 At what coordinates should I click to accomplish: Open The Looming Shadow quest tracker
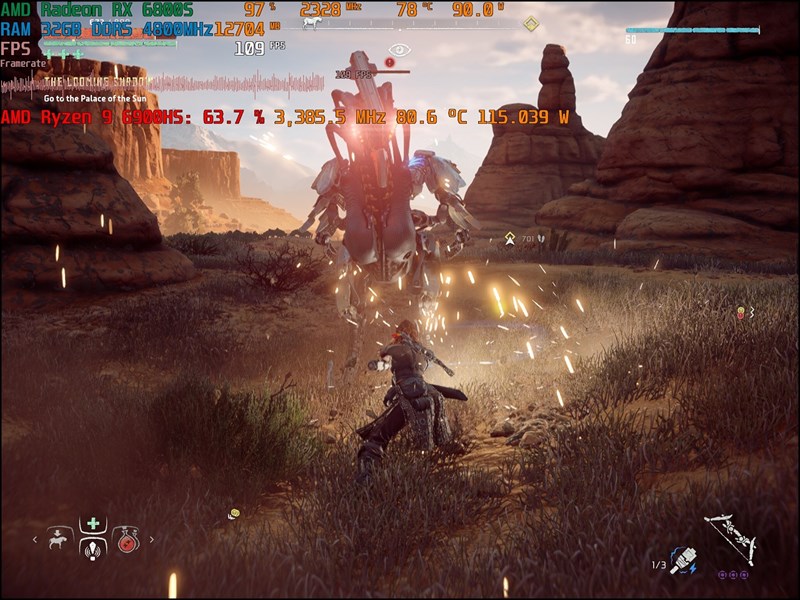click(96, 81)
